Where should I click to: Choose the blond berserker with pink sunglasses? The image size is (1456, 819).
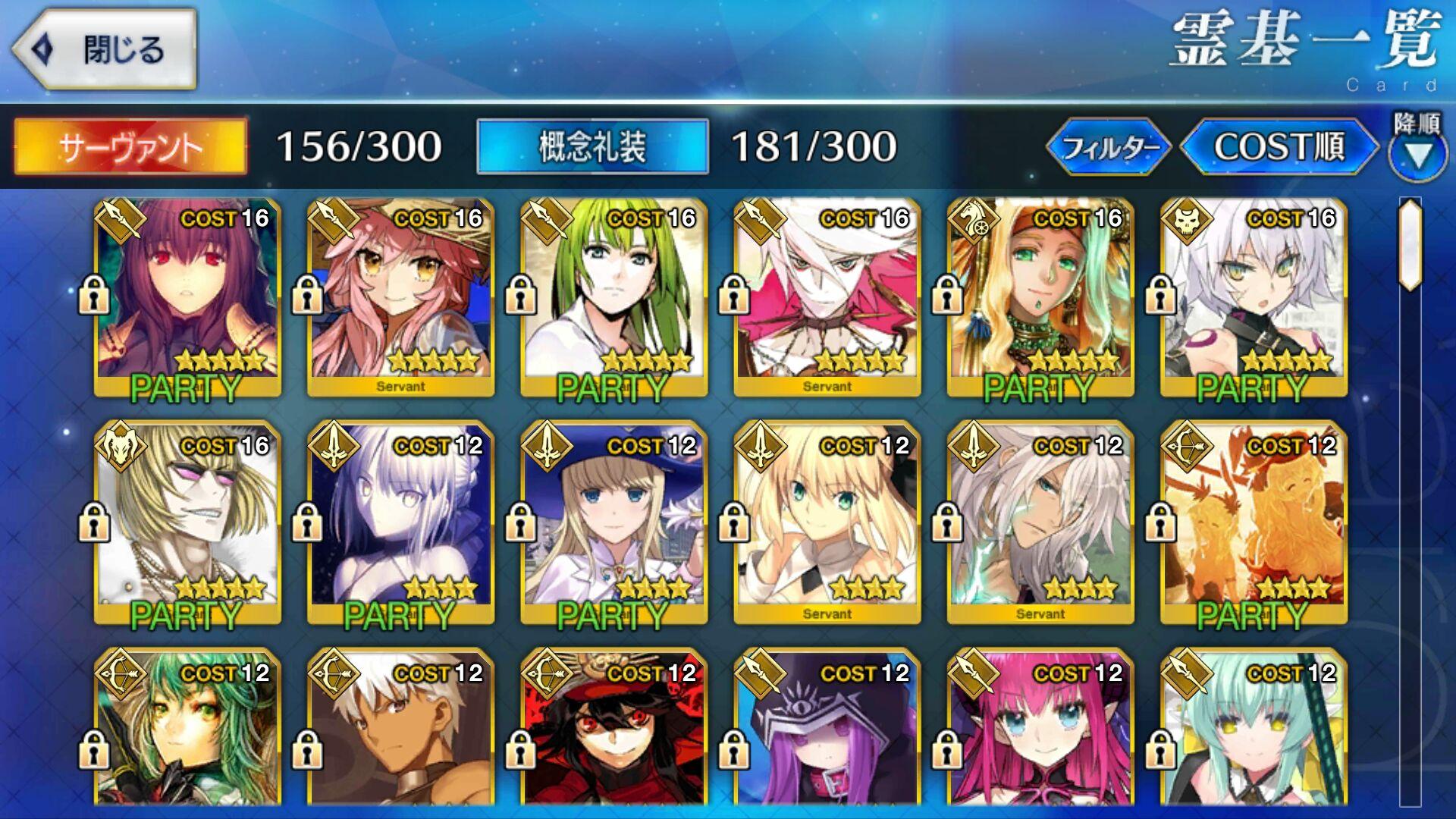coord(187,523)
